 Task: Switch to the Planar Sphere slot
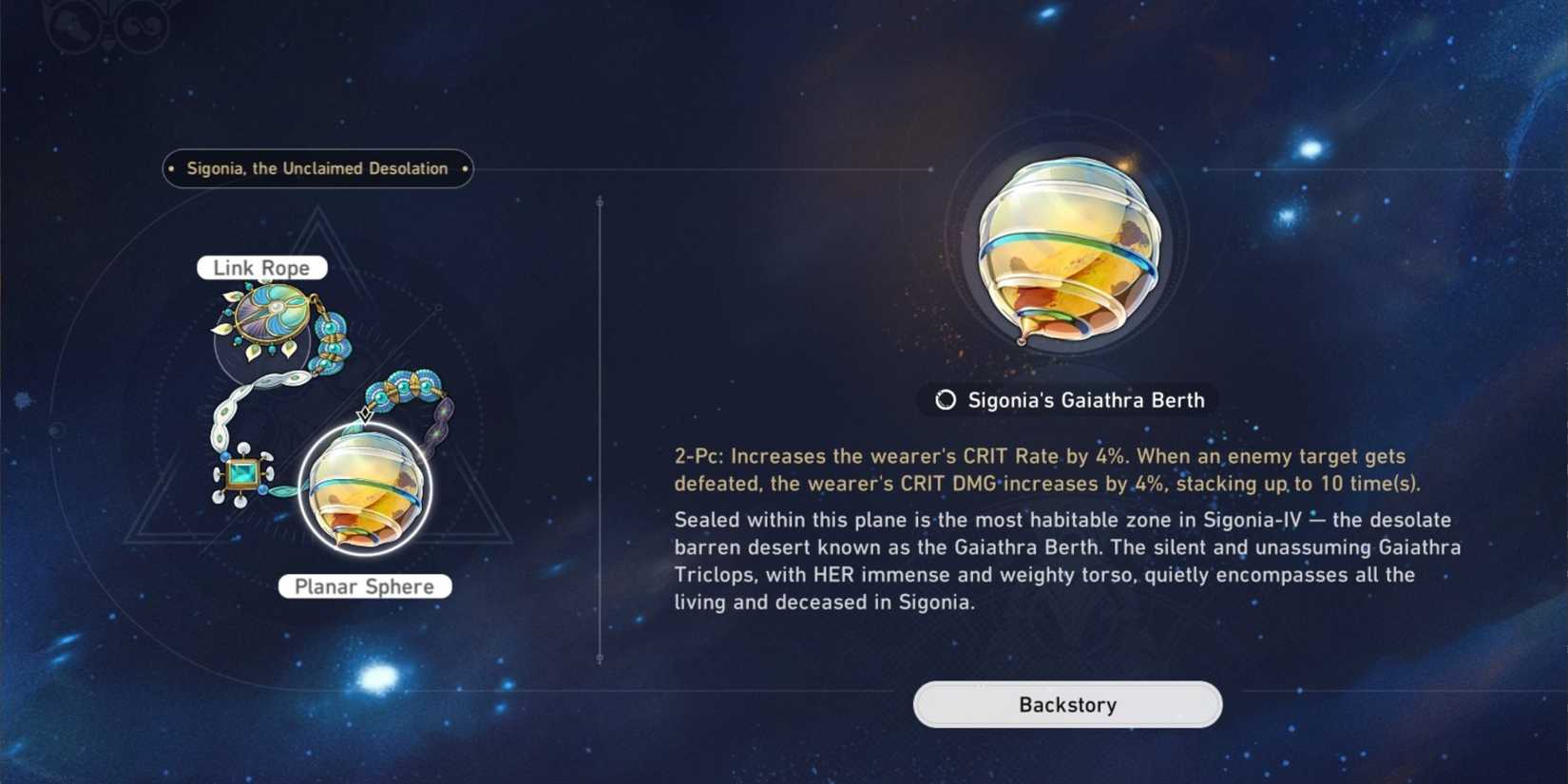[x=366, y=586]
